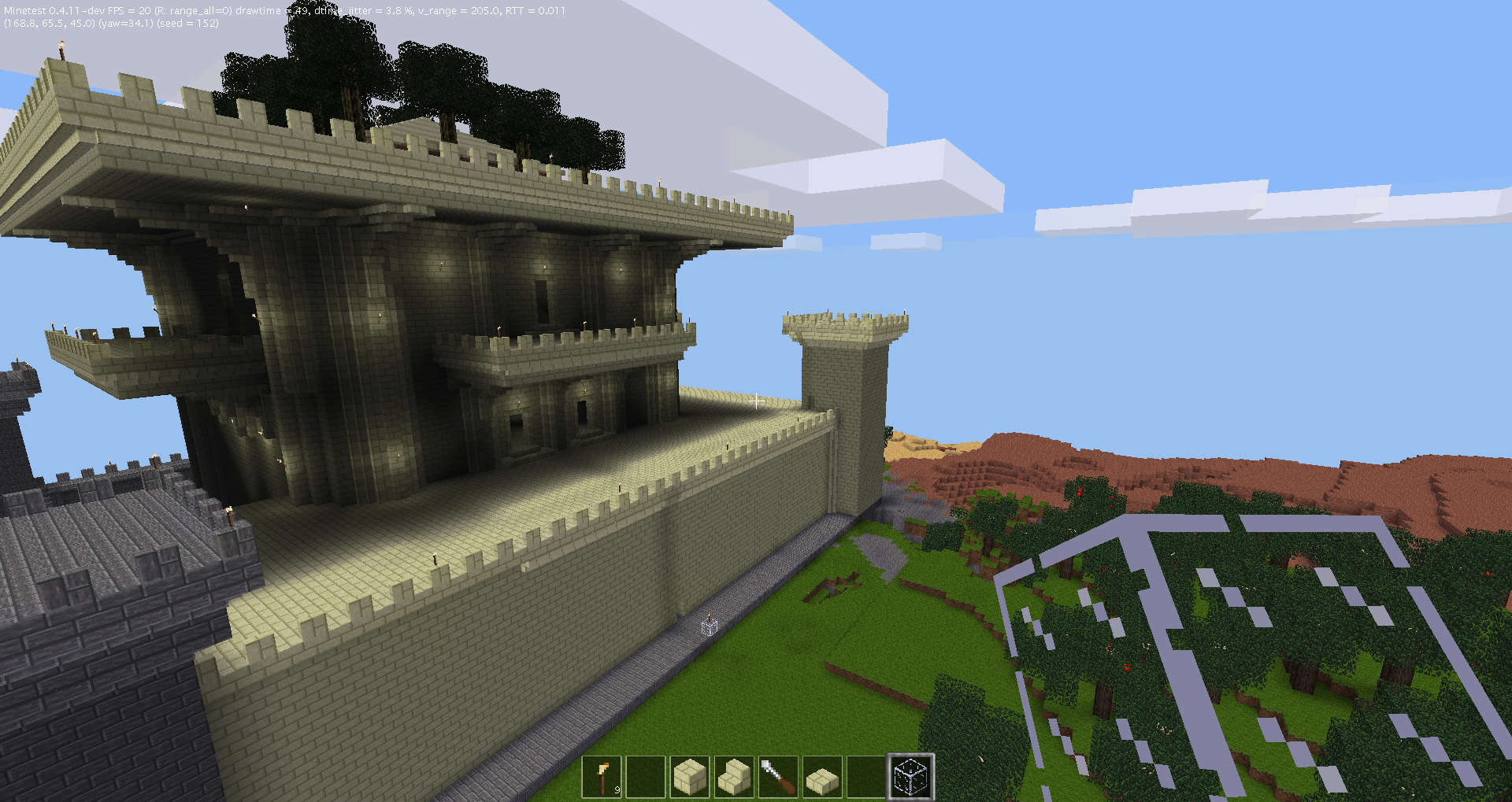1512x802 pixels.
Task: Click the stack count '9' on the torch slot
Action: click(616, 788)
